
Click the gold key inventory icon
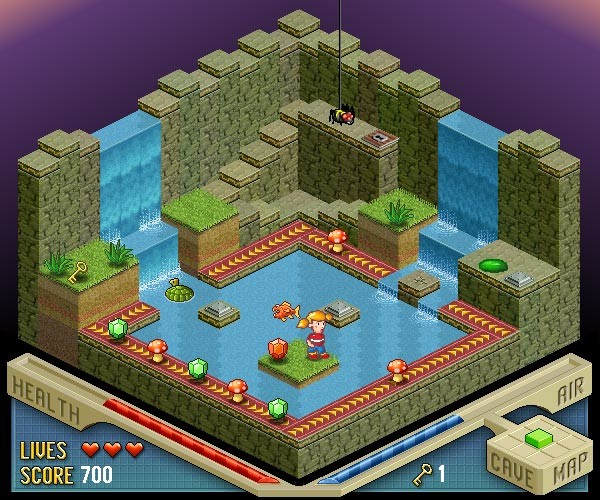click(424, 471)
